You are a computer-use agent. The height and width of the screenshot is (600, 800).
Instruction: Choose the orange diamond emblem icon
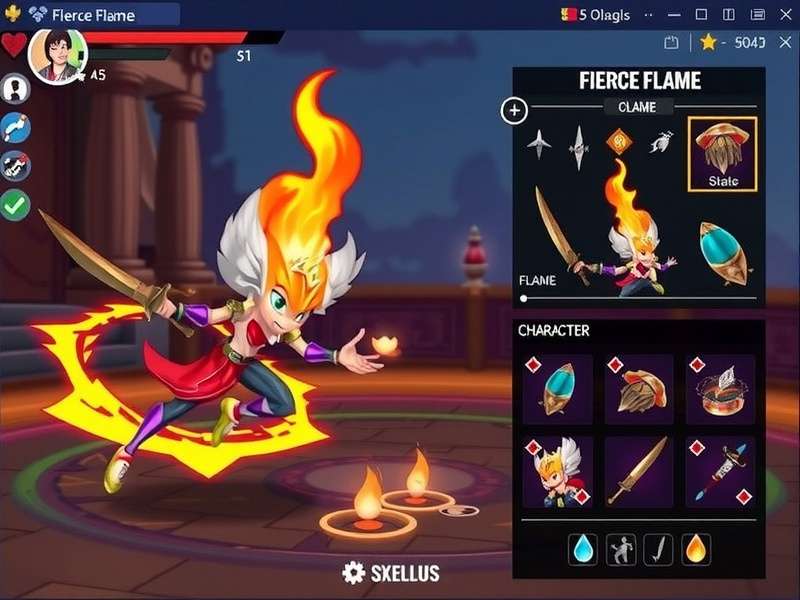[x=617, y=142]
